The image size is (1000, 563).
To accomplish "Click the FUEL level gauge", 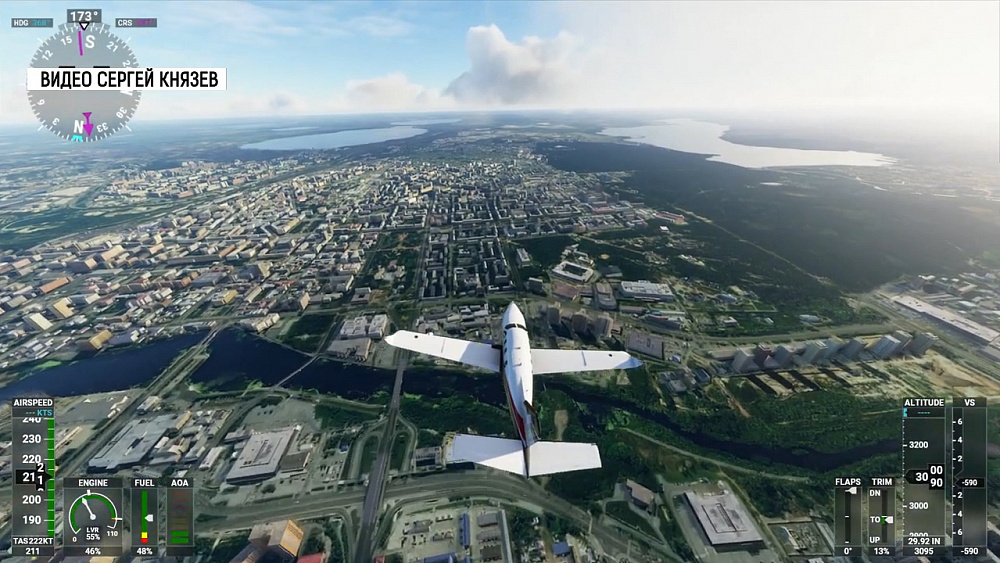I will point(145,517).
